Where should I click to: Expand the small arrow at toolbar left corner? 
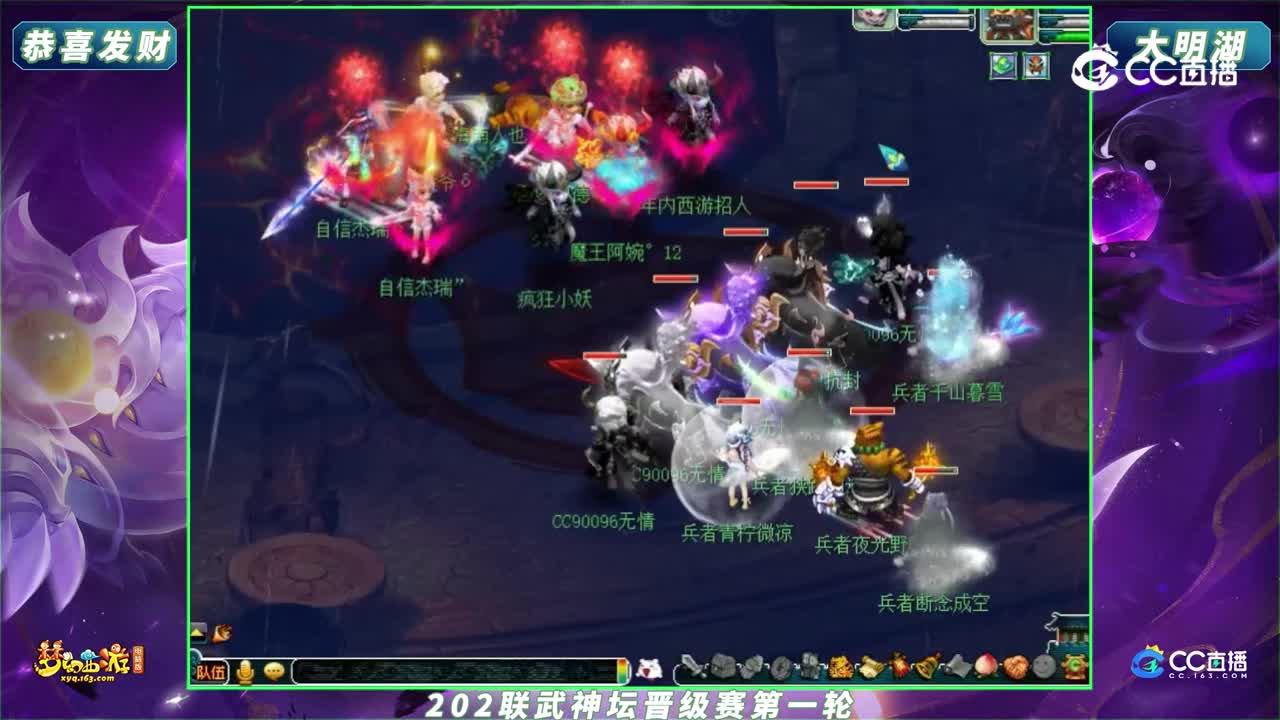tap(196, 630)
